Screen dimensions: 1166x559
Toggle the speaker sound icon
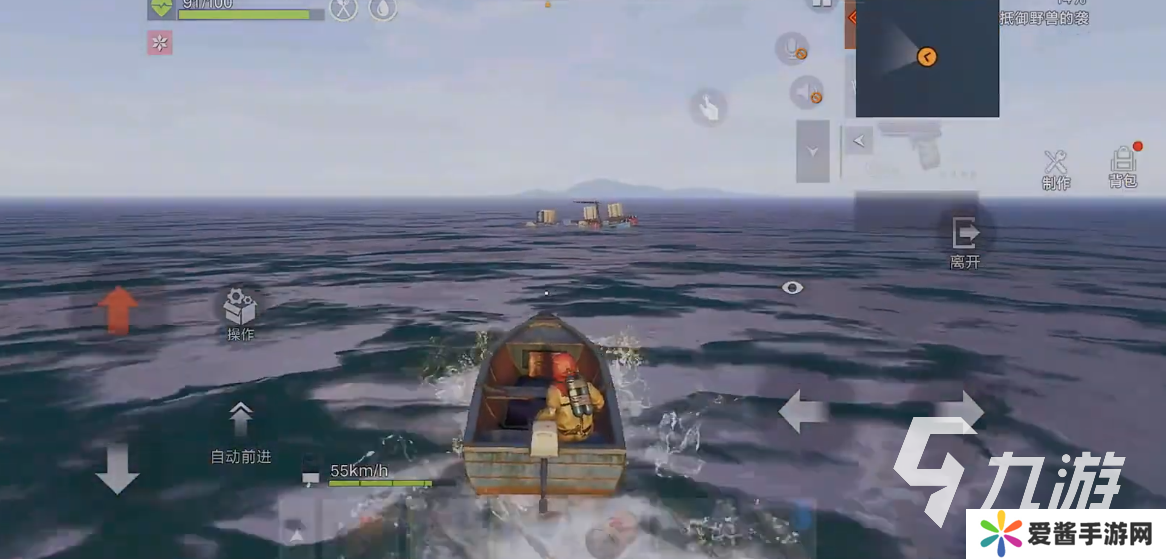tap(807, 93)
